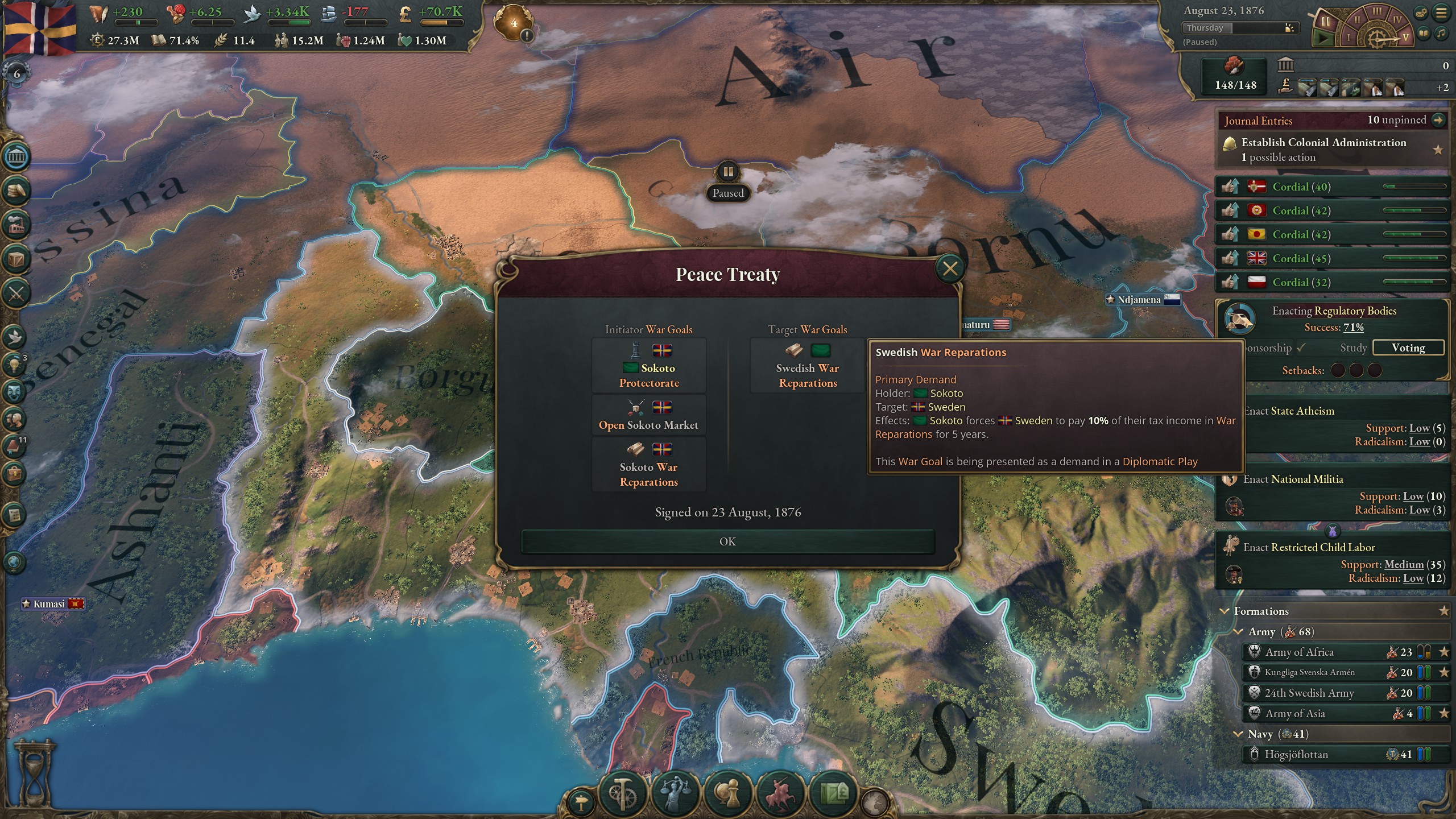The height and width of the screenshot is (819, 1456).
Task: Select the Kumasi city marker on the map
Action: point(51,604)
